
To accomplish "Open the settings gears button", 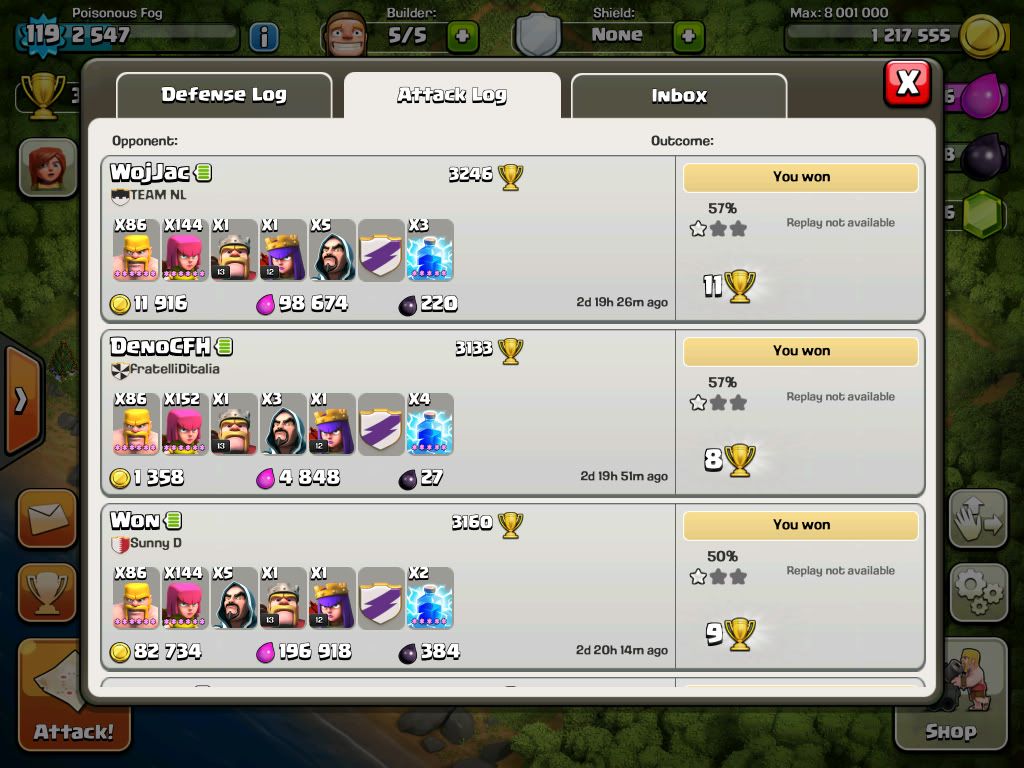I will point(977,593).
